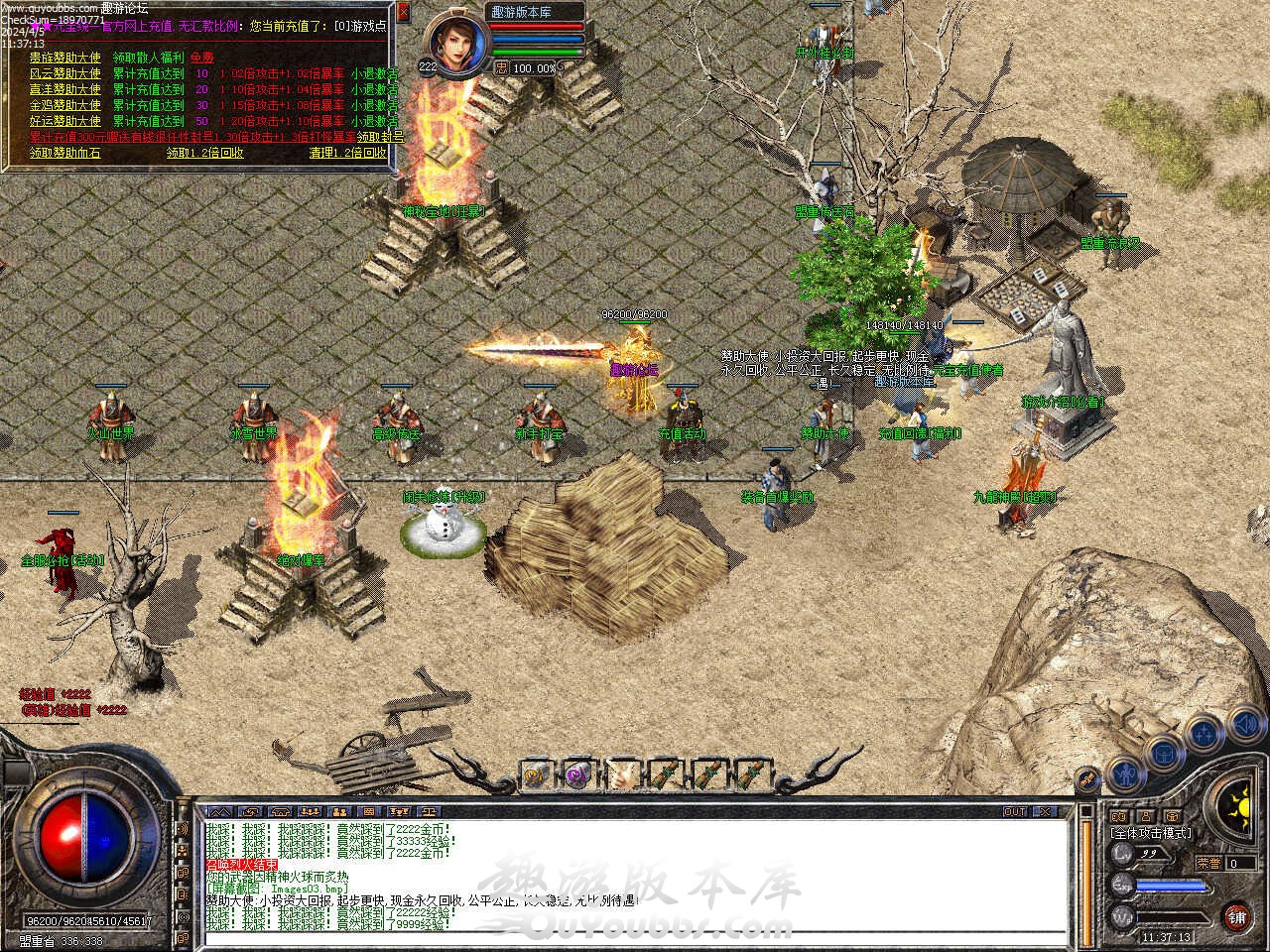
Task: Close the sponsor recharge panel
Action: [x=403, y=12]
